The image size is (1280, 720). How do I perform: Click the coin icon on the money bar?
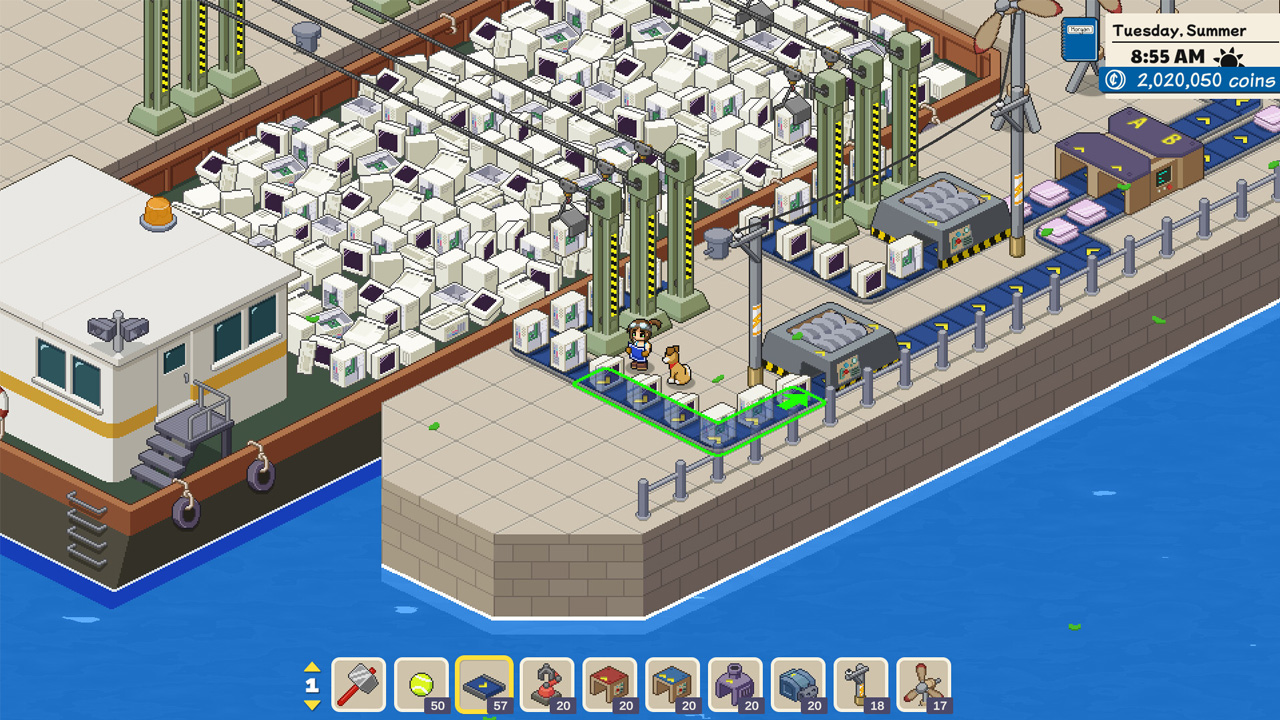1113,80
